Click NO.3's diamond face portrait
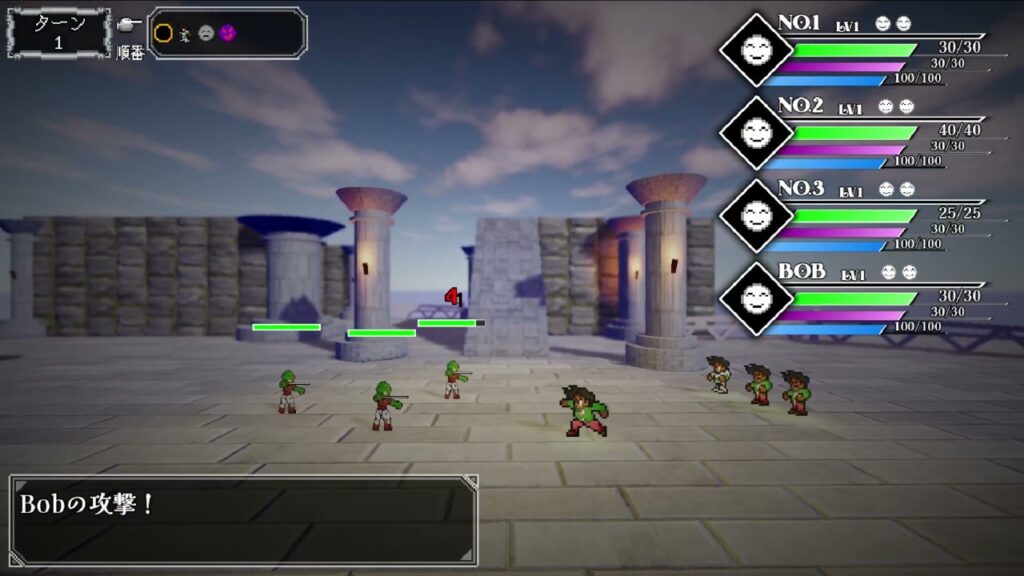1024x576 pixels. click(x=756, y=214)
